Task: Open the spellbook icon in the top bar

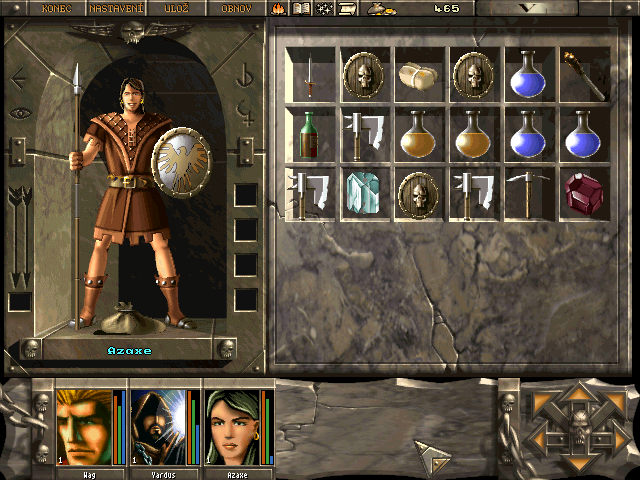Action: click(x=301, y=9)
